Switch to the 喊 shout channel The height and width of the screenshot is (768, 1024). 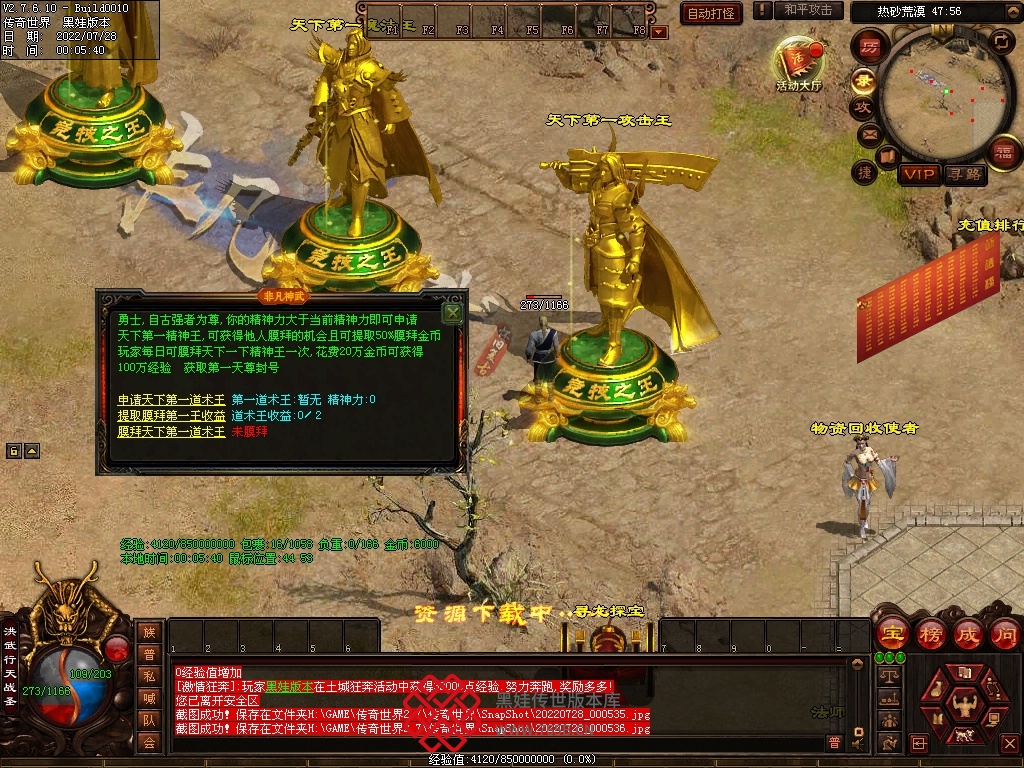tap(149, 698)
